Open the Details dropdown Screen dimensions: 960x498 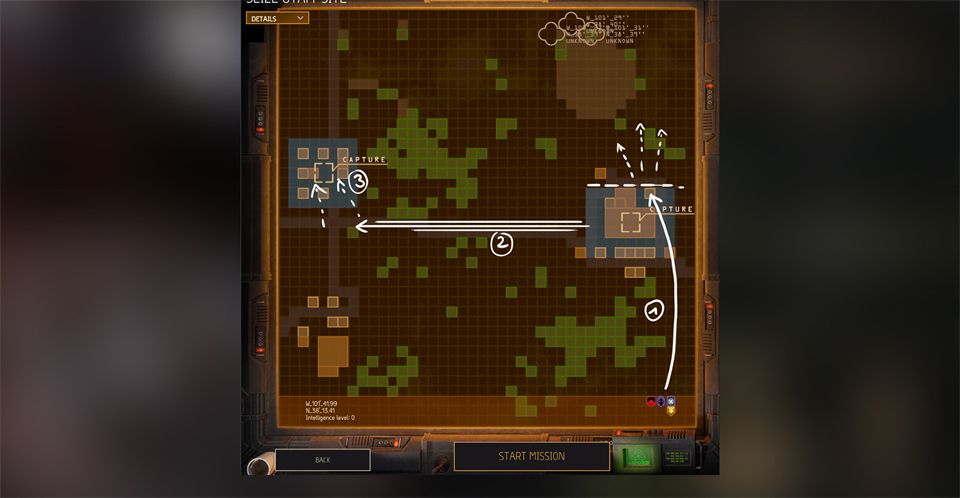pyautogui.click(x=277, y=18)
